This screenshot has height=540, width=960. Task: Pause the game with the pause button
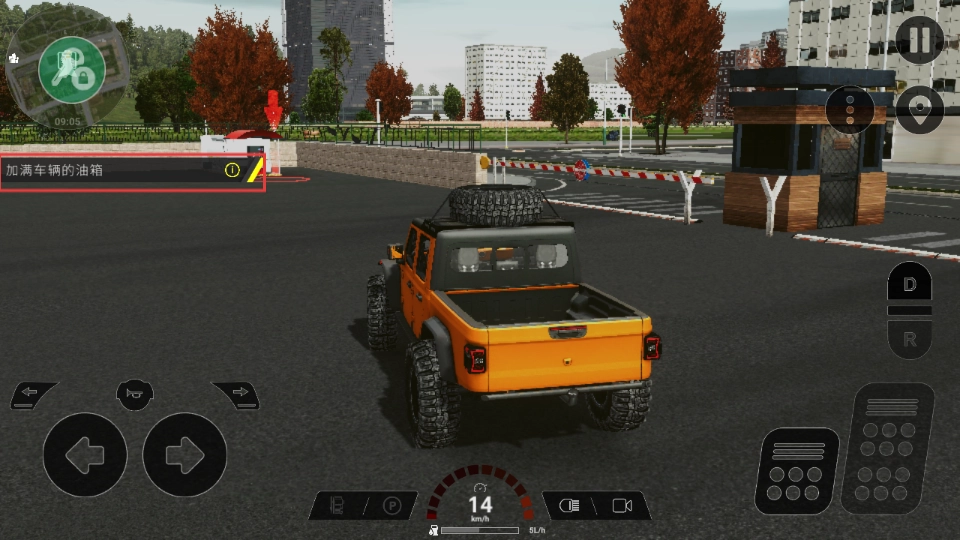pos(919,41)
